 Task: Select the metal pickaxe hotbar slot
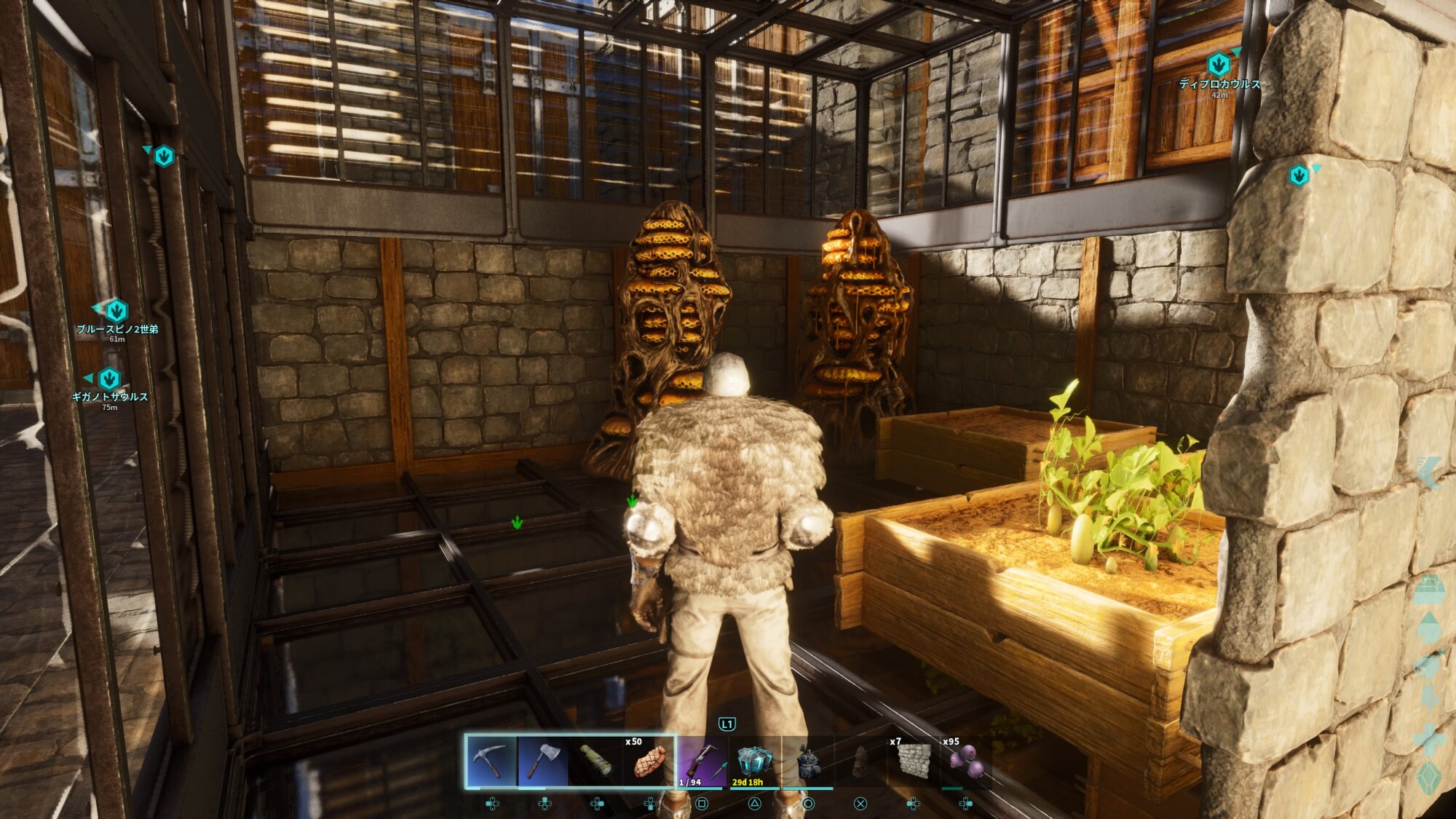coord(491,761)
